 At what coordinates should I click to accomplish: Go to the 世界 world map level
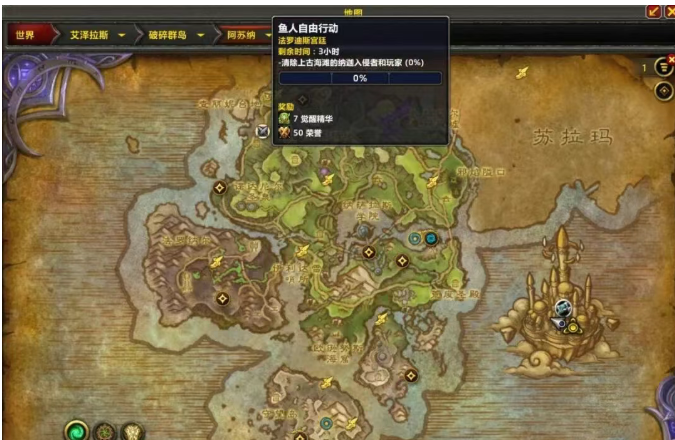26,35
